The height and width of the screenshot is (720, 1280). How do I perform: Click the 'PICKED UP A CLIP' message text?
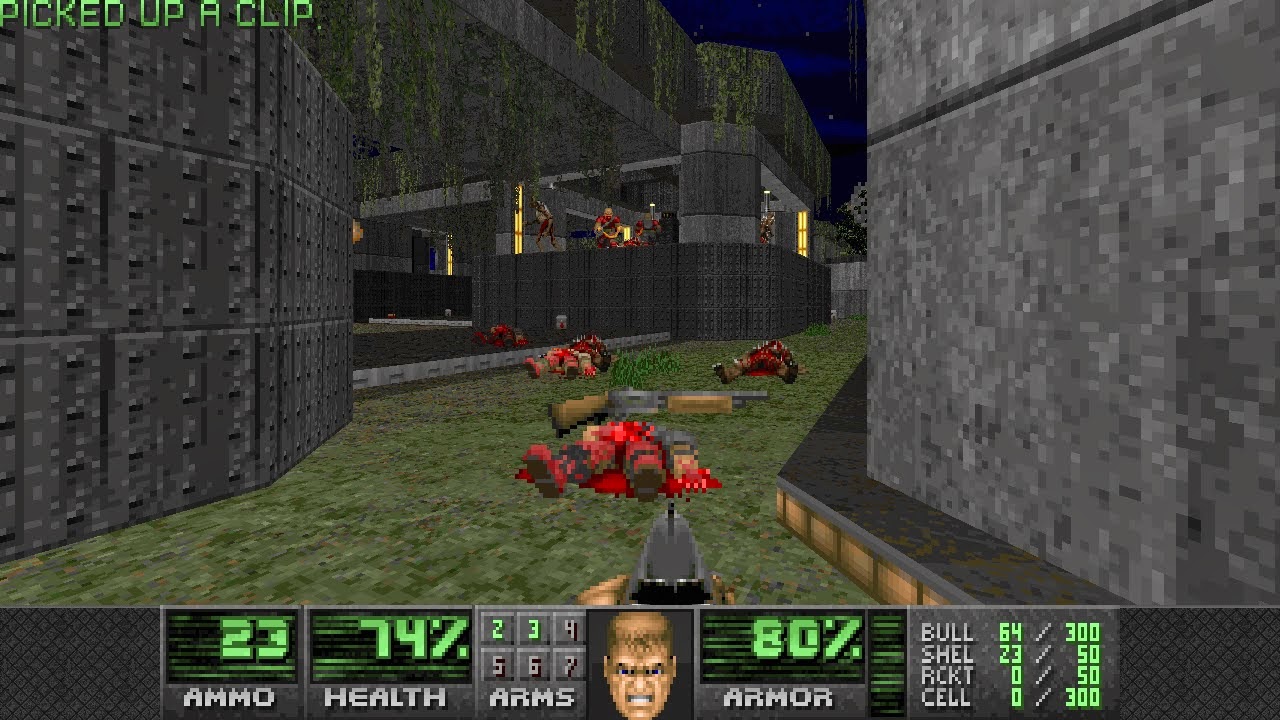pyautogui.click(x=155, y=12)
